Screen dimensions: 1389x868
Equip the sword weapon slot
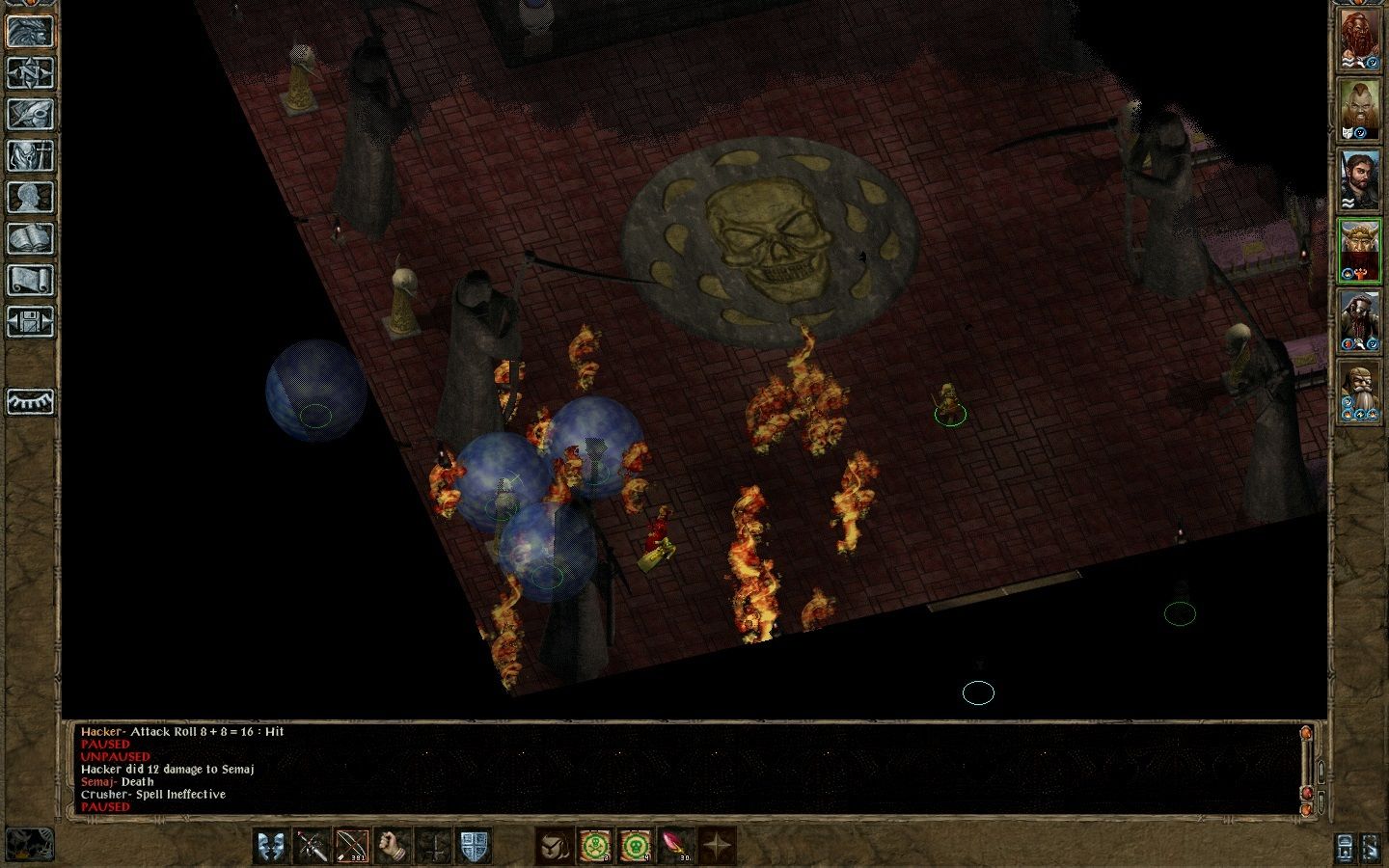click(x=313, y=846)
